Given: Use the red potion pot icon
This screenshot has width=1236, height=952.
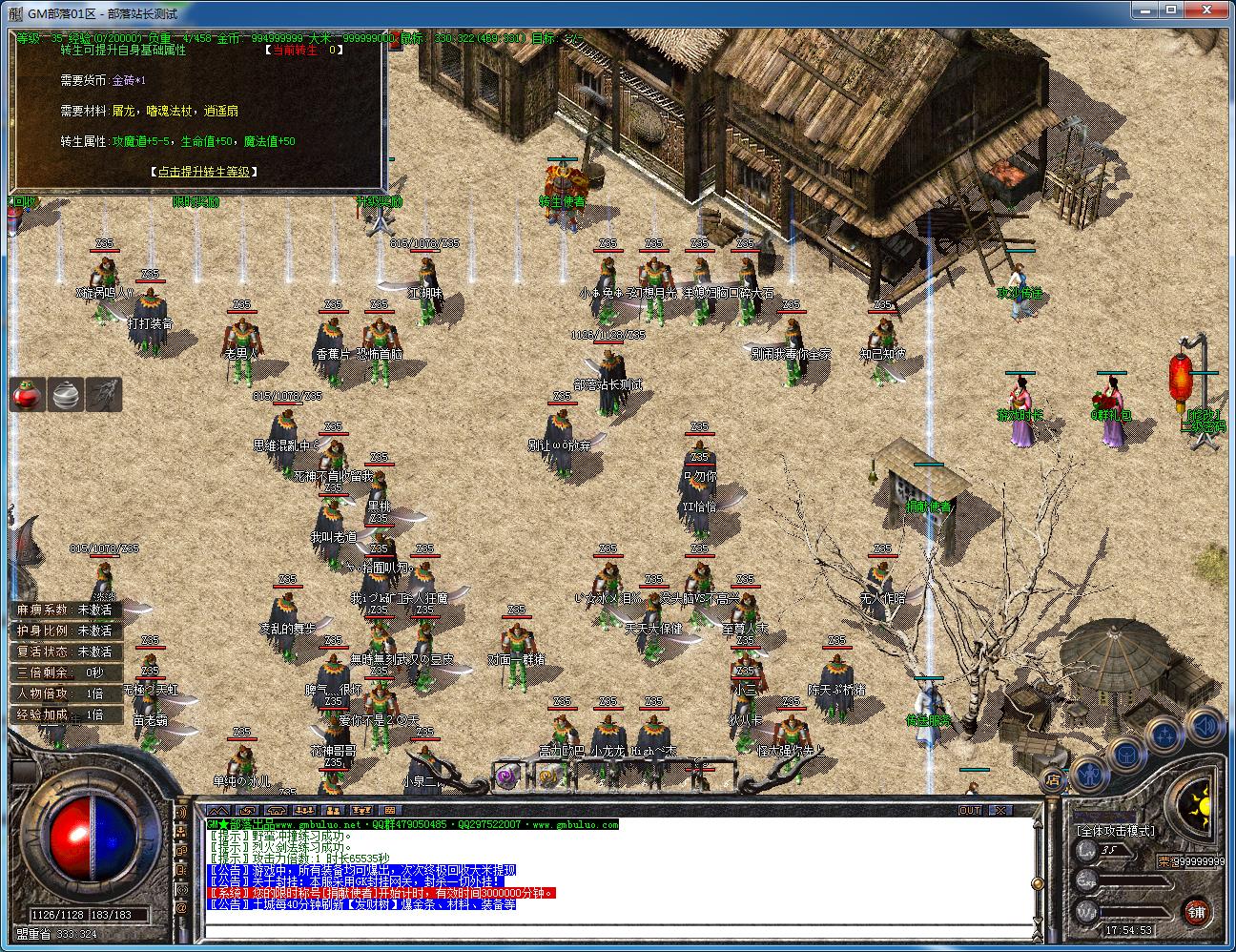Looking at the screenshot, I should (28, 395).
